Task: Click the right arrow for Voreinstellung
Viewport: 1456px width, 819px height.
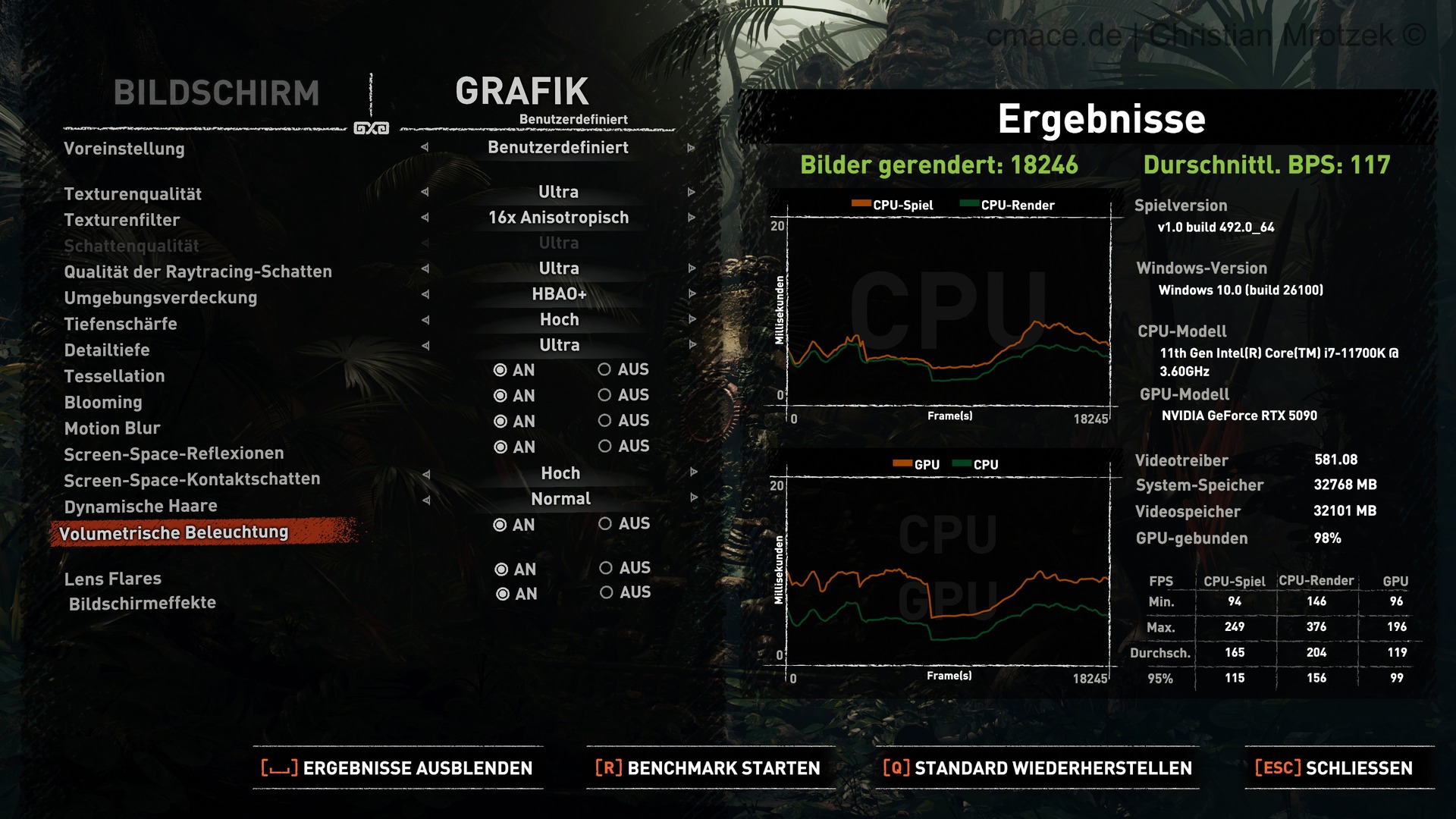Action: pyautogui.click(x=691, y=148)
